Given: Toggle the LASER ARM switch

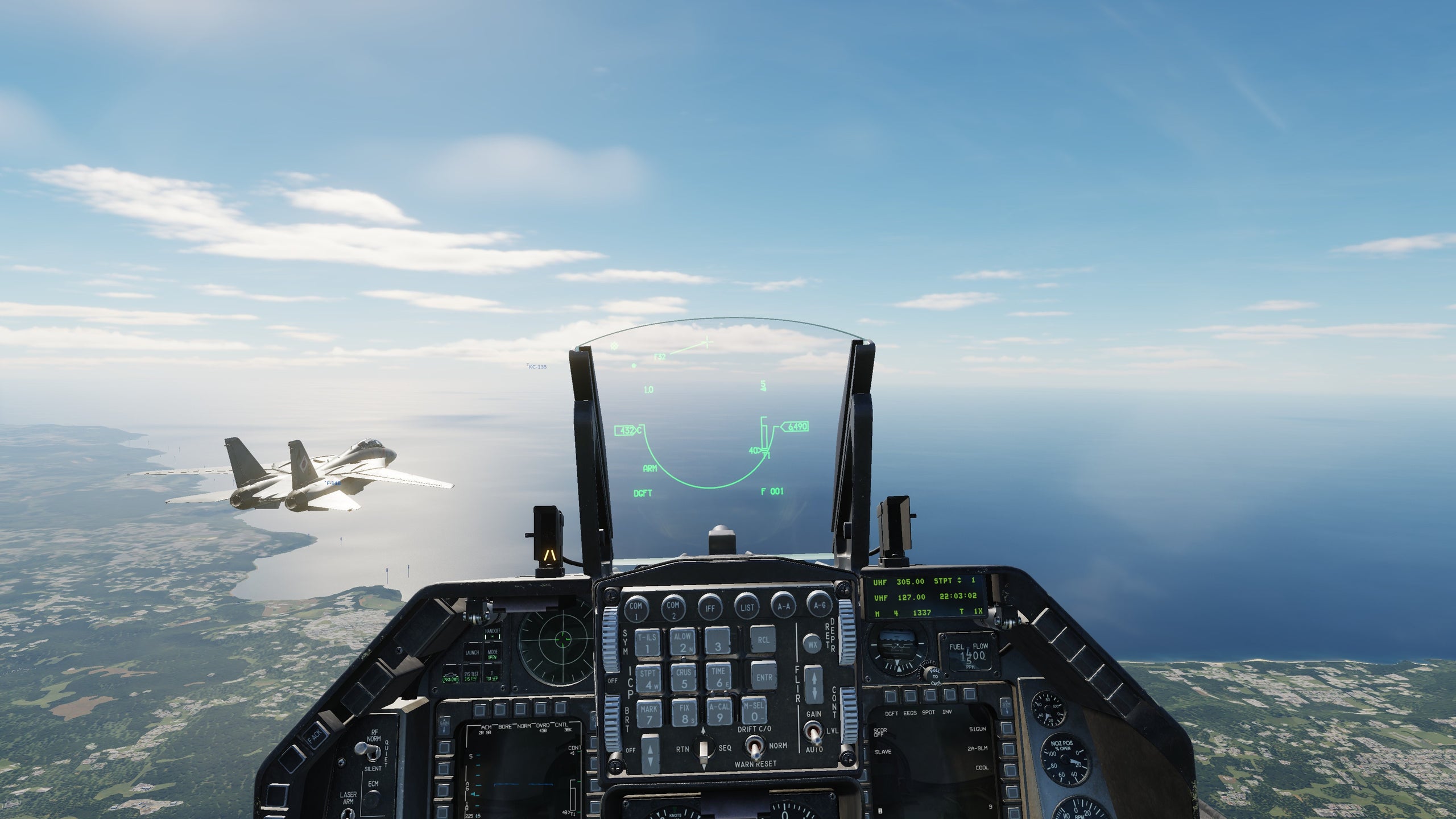Looking at the screenshot, I should [x=349, y=816].
